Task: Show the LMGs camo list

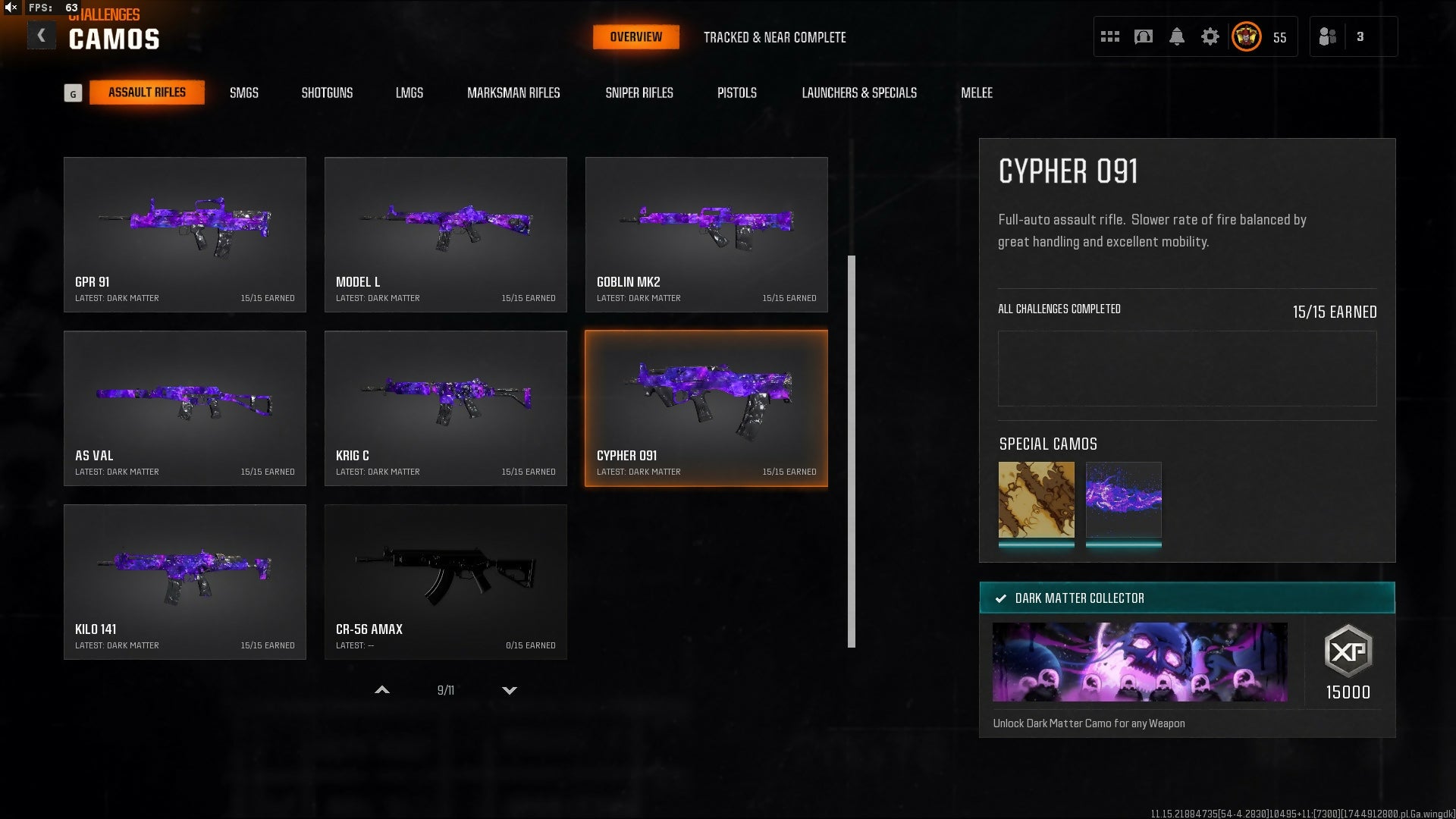Action: (409, 93)
